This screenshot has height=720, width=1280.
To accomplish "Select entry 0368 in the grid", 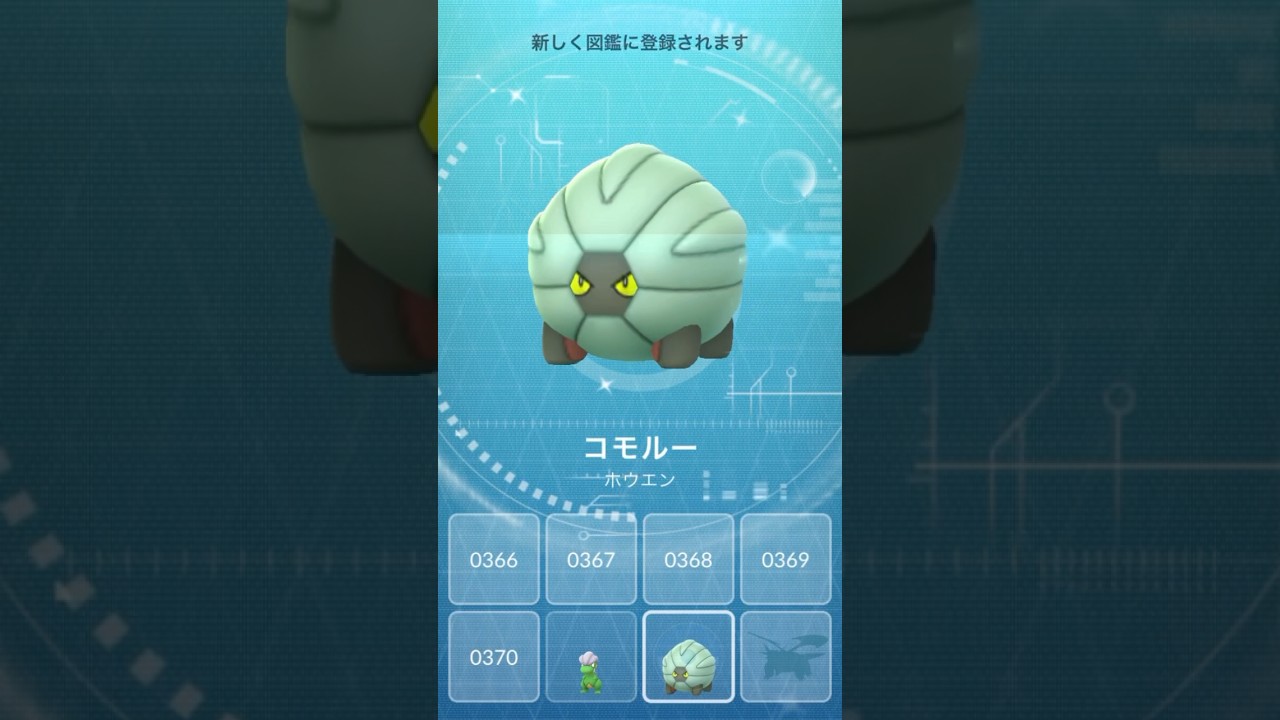I will point(688,560).
